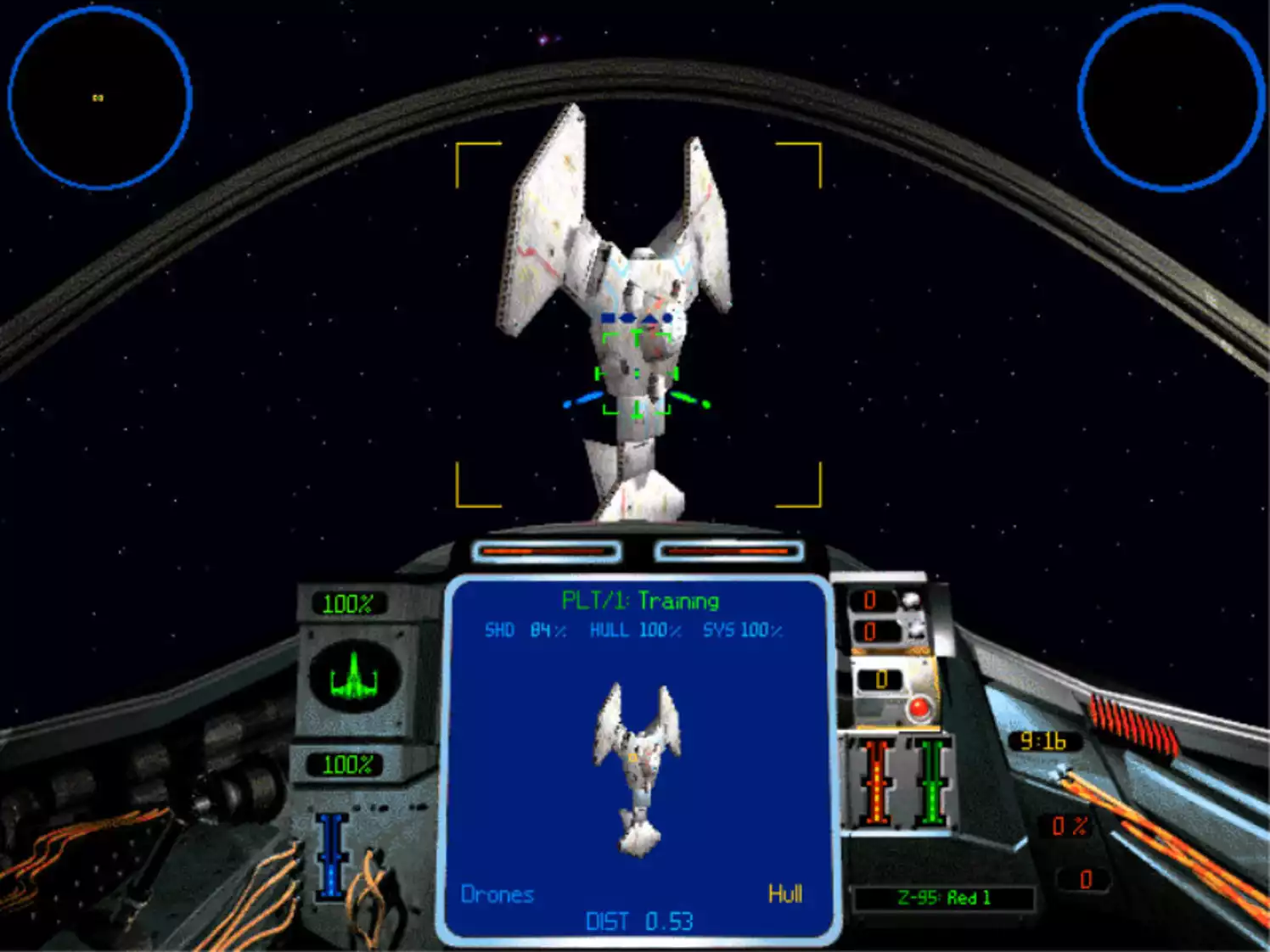
Task: Expand the PLT/1: Training target display
Action: tap(640, 598)
